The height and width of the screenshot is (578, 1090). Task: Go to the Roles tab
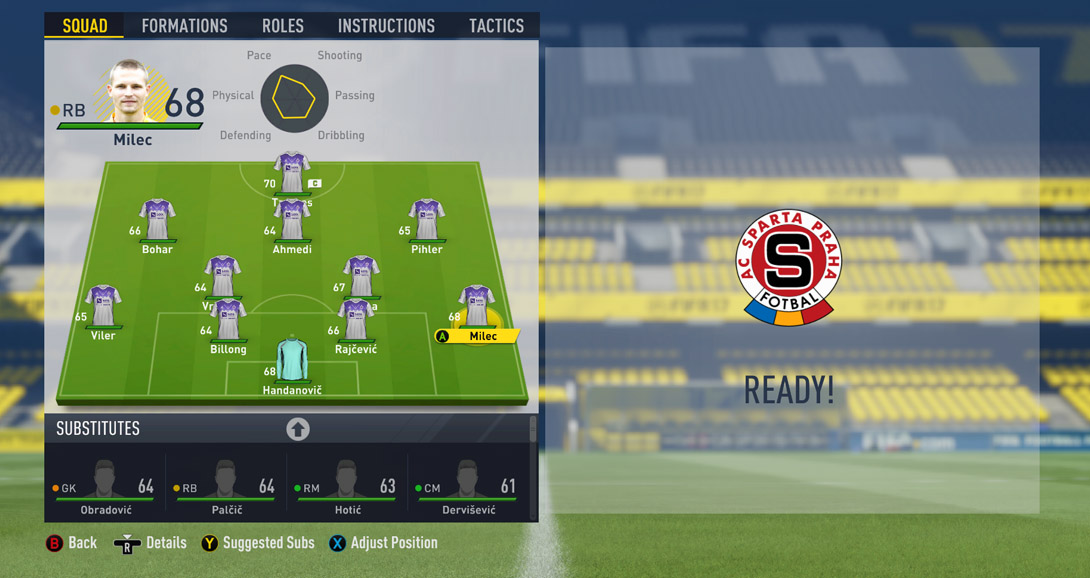tap(282, 26)
